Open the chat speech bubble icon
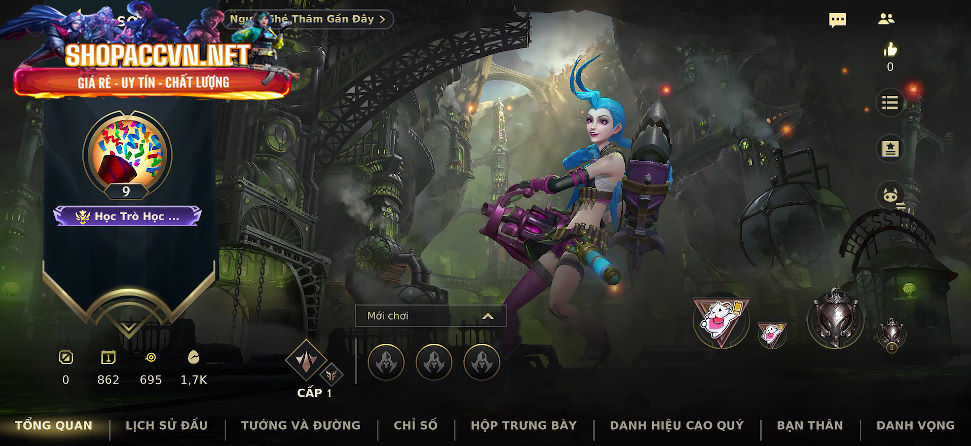 tap(838, 19)
